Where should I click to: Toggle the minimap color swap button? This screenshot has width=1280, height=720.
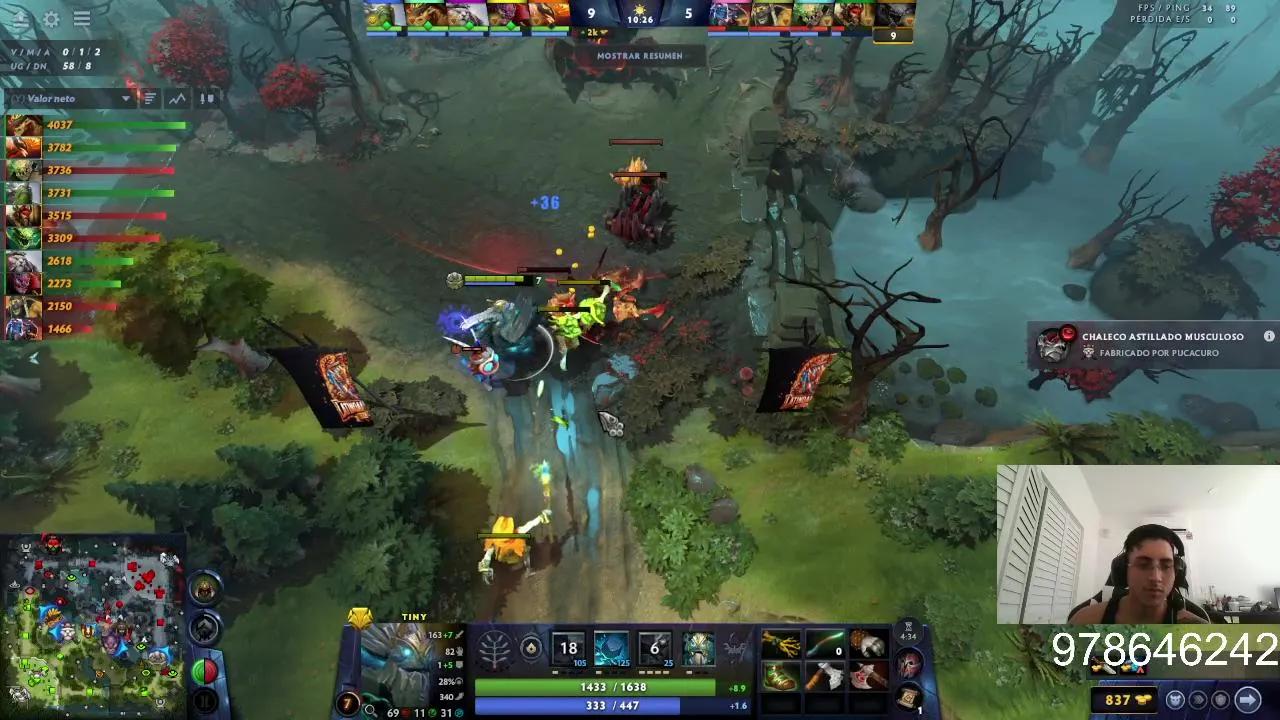(205, 672)
